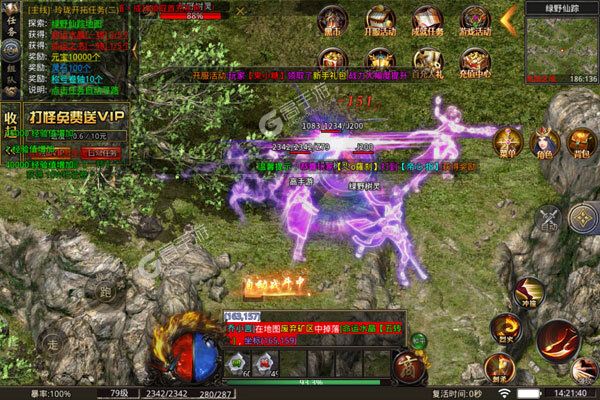Switch to the 队伍 team tab
600x400 pixels.
(10, 70)
